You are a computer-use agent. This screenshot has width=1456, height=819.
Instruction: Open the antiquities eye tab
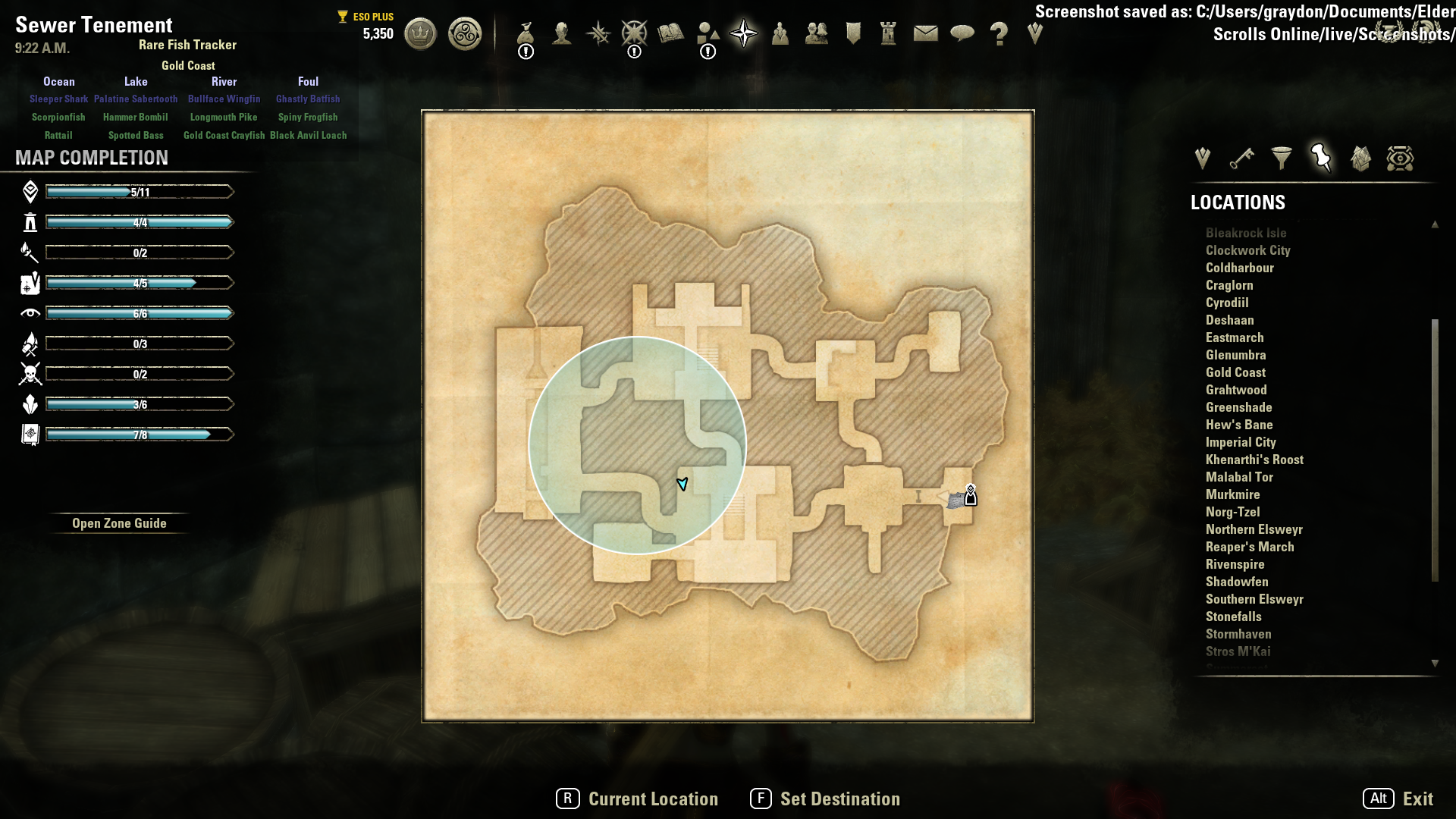(1400, 158)
